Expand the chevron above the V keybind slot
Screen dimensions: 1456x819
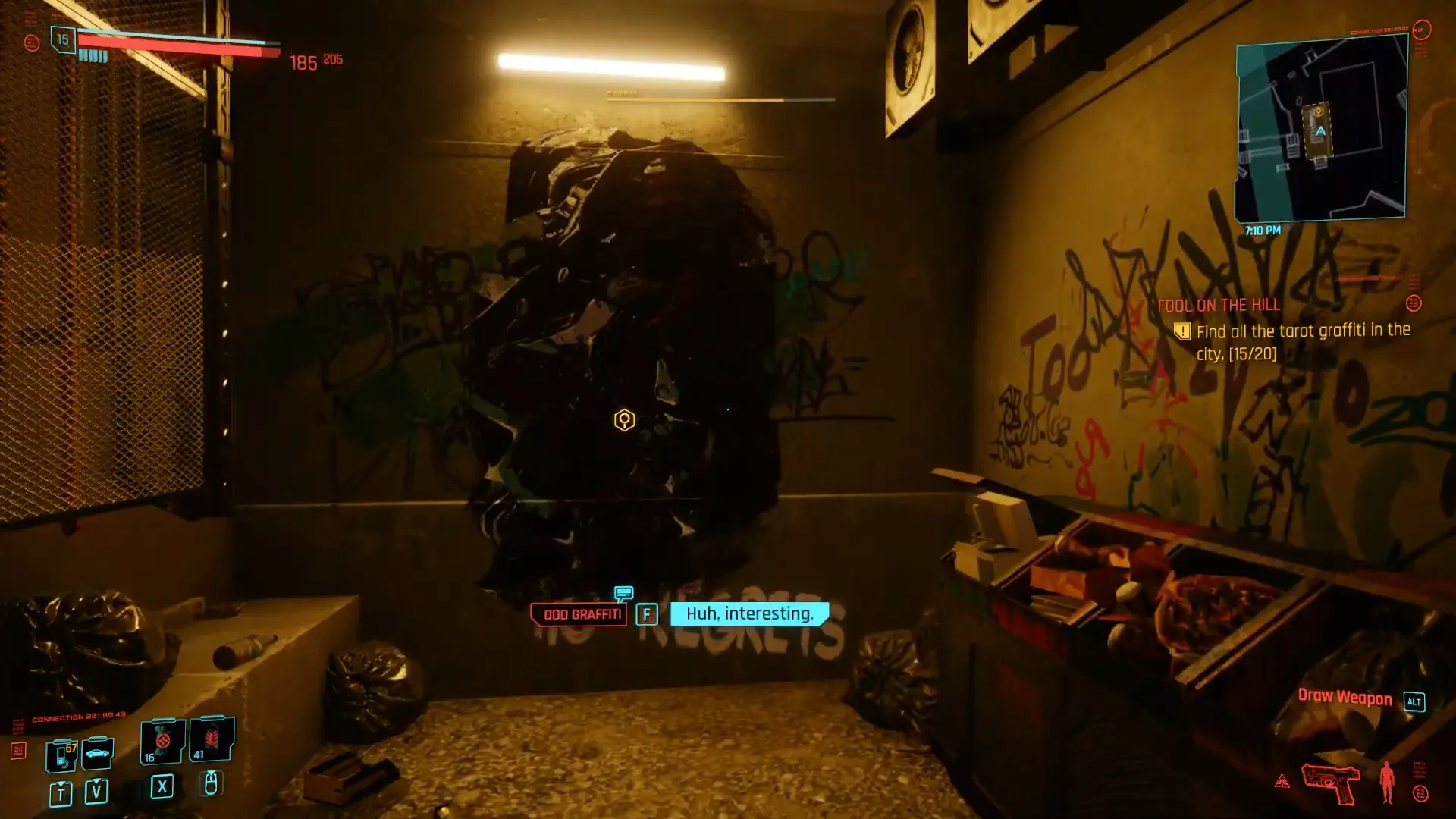(96, 782)
